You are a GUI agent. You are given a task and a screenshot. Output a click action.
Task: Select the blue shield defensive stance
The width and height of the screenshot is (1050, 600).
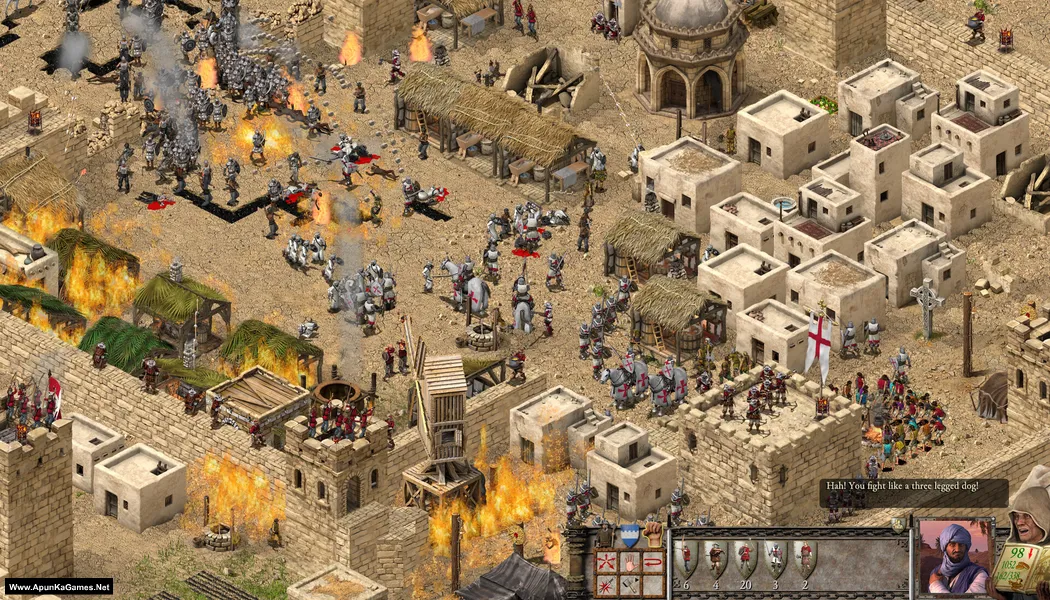(x=629, y=535)
